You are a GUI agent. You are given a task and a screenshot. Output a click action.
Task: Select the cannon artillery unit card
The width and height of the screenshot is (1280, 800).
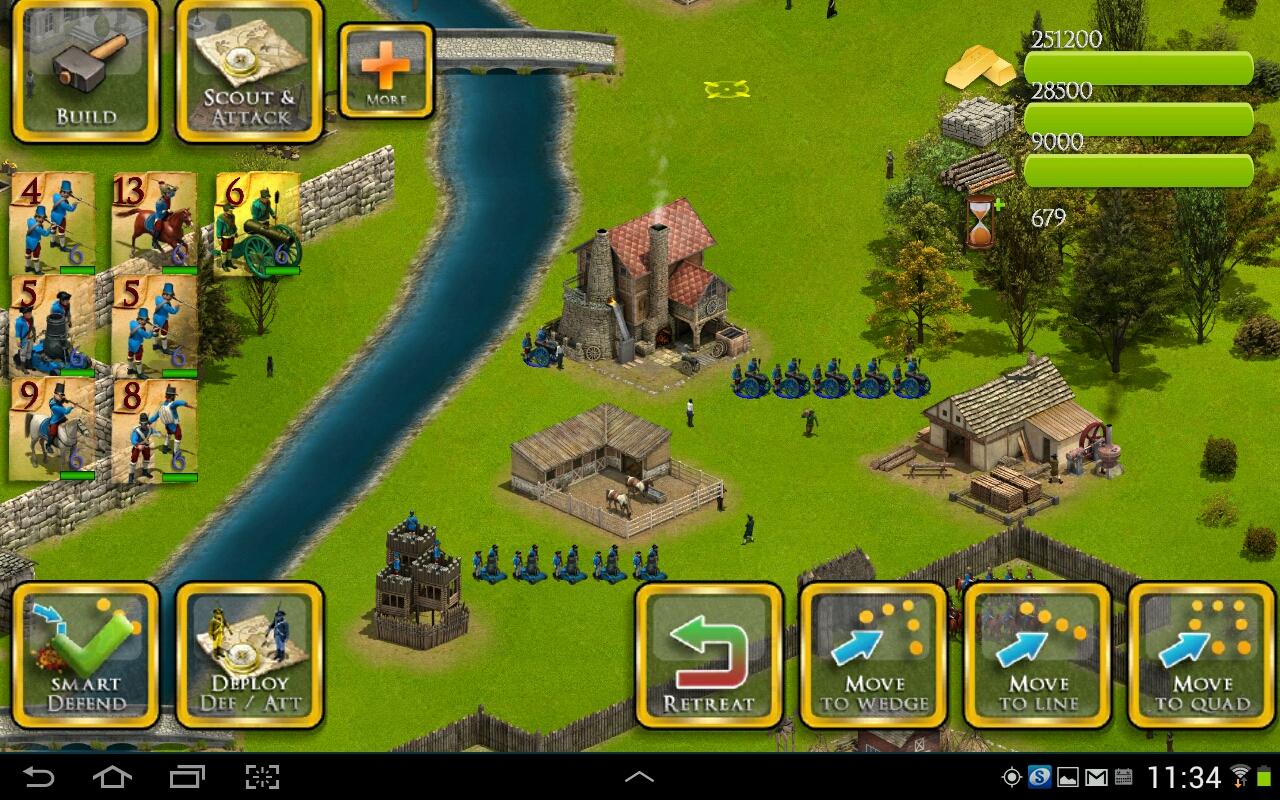257,223
